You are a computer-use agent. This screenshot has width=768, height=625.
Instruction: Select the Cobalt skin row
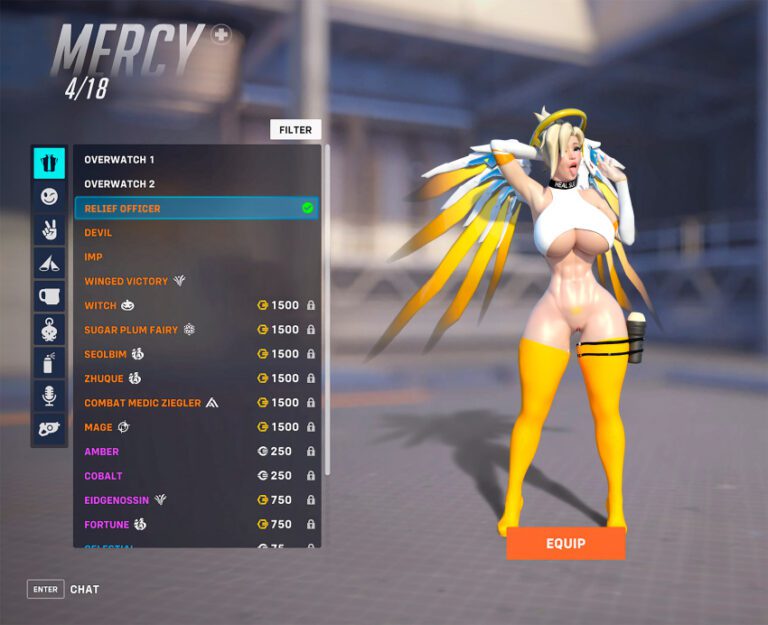[x=197, y=476]
